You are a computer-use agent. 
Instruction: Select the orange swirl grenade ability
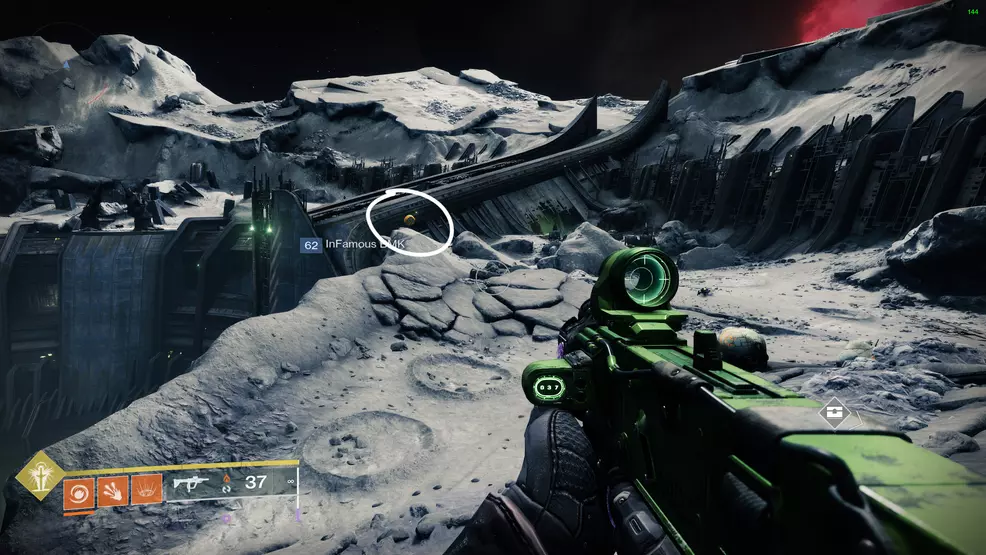point(79,491)
